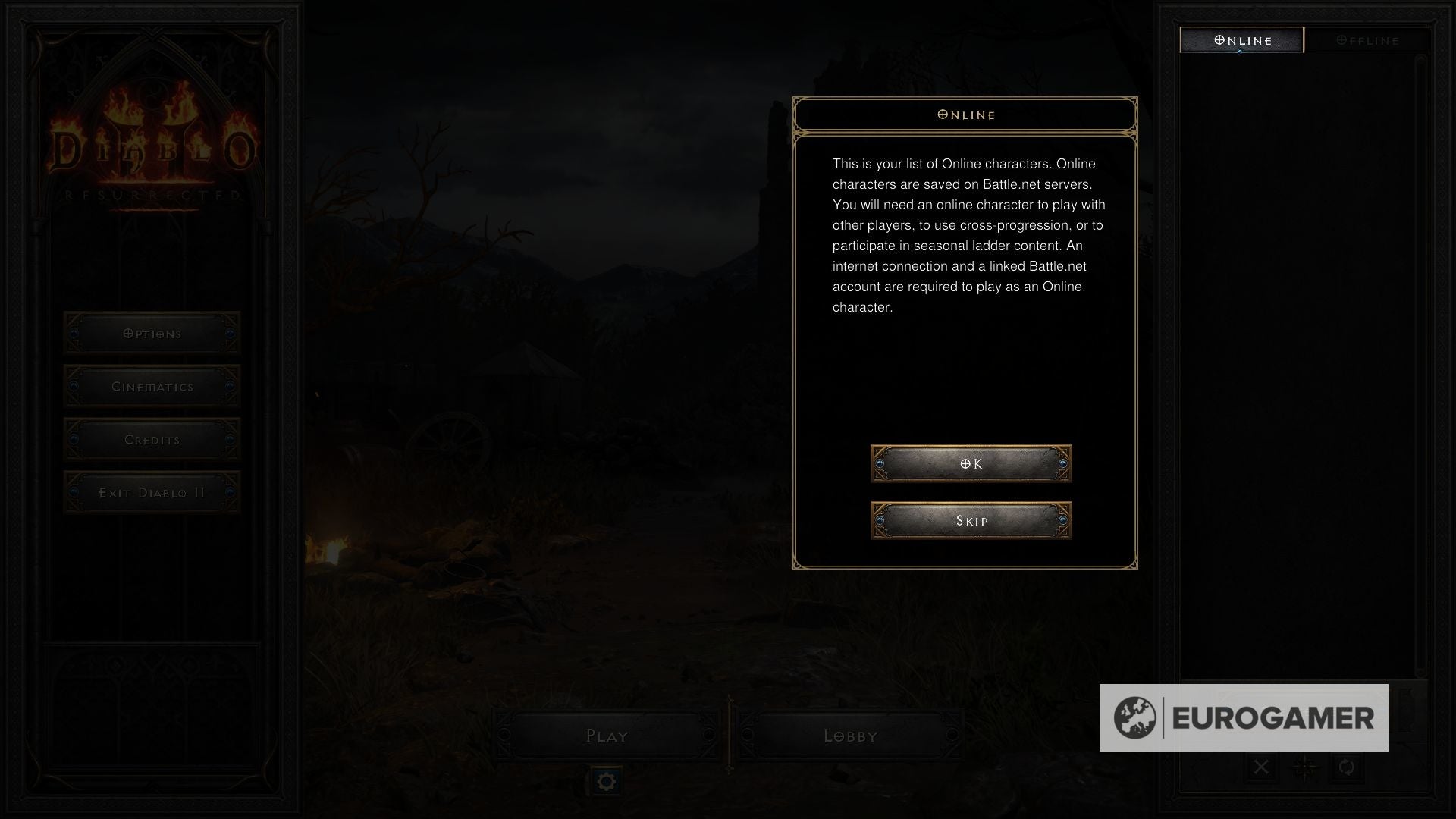Viewport: 1456px width, 819px height.
Task: Click the orb icon beside Options
Action: [74, 333]
